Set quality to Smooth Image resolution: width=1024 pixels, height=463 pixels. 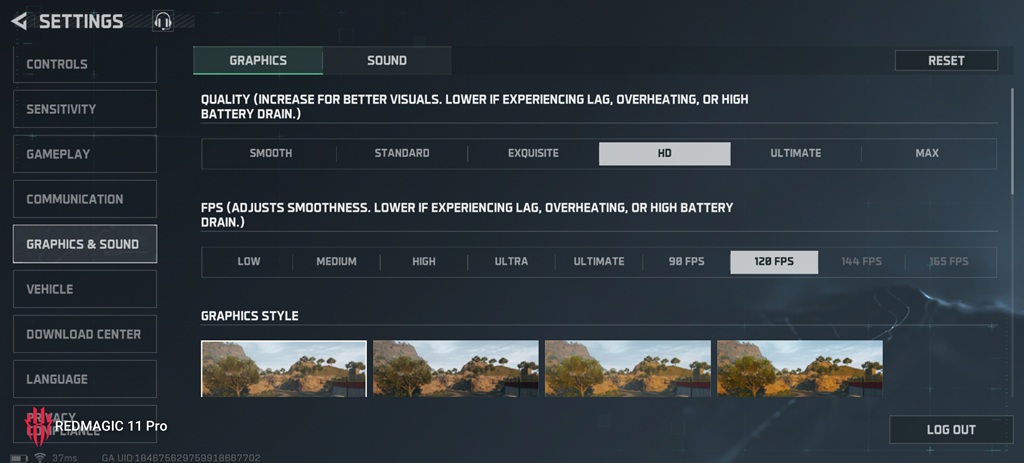click(x=270, y=153)
